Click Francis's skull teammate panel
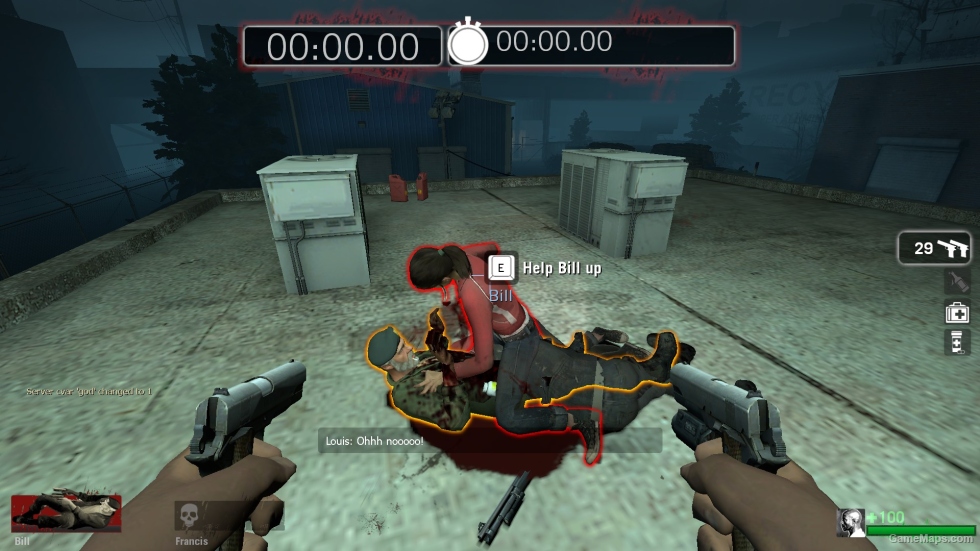Viewport: 980px width, 551px height. click(192, 518)
